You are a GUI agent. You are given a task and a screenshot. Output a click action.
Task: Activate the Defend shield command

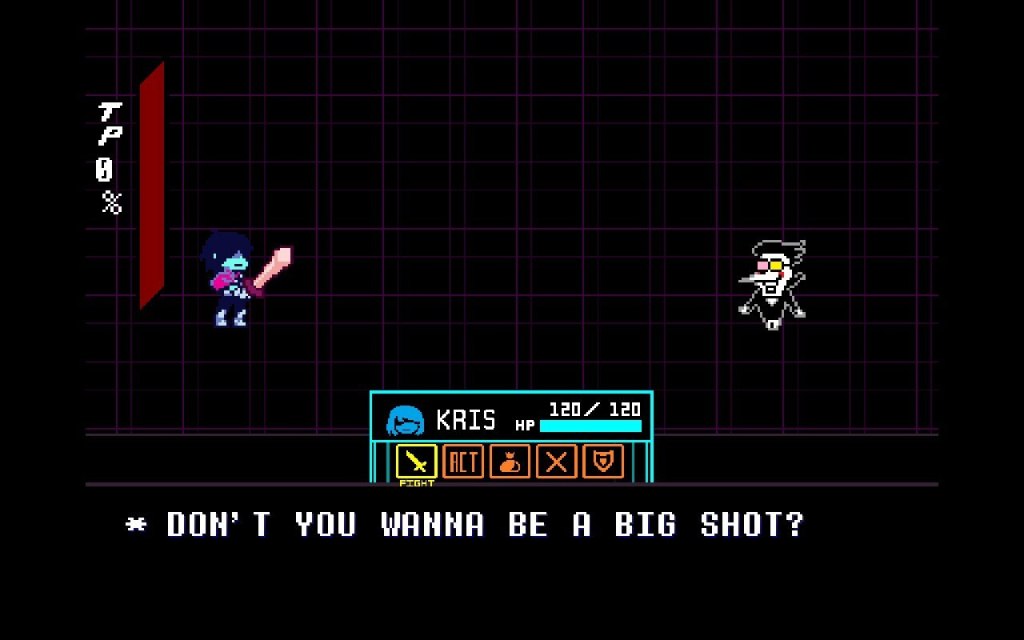coord(603,462)
